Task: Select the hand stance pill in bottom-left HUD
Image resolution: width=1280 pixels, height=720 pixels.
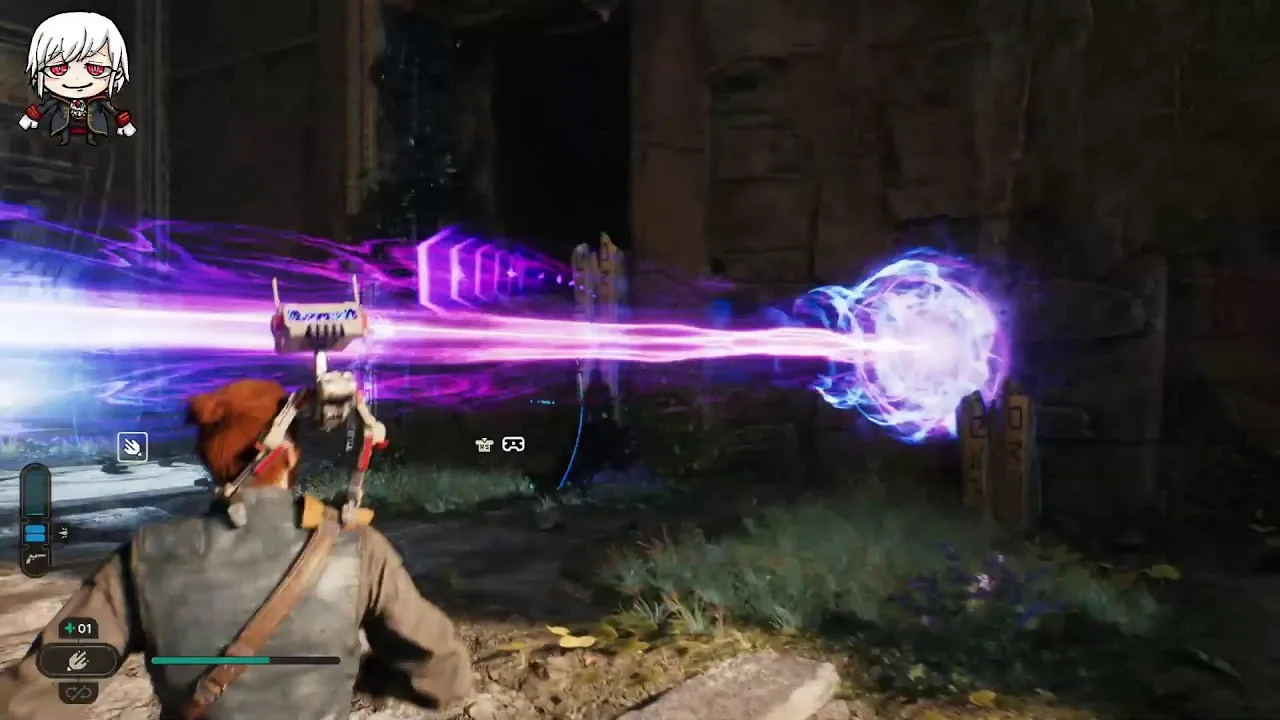Action: click(79, 660)
